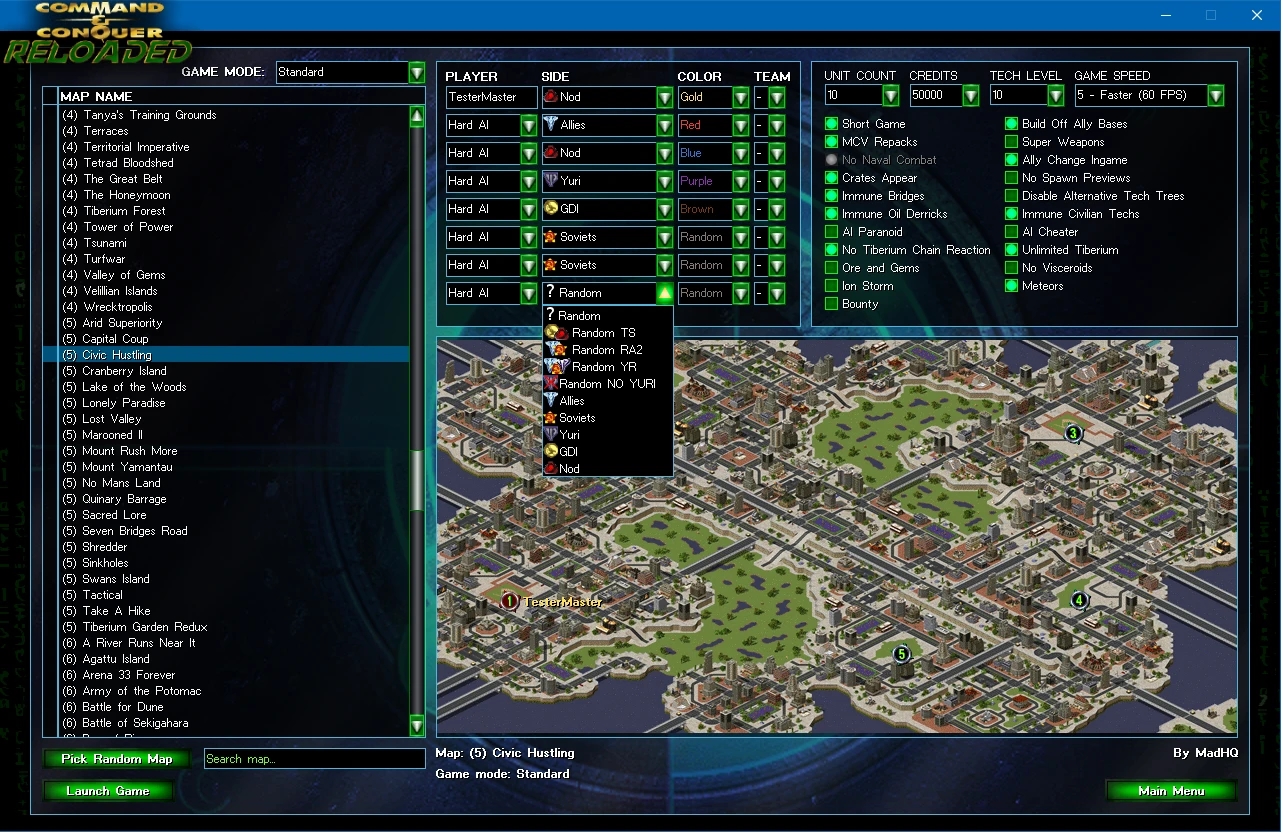Choose Battle of Sekigahara from the map list
The height and width of the screenshot is (832, 1281).
(x=135, y=723)
